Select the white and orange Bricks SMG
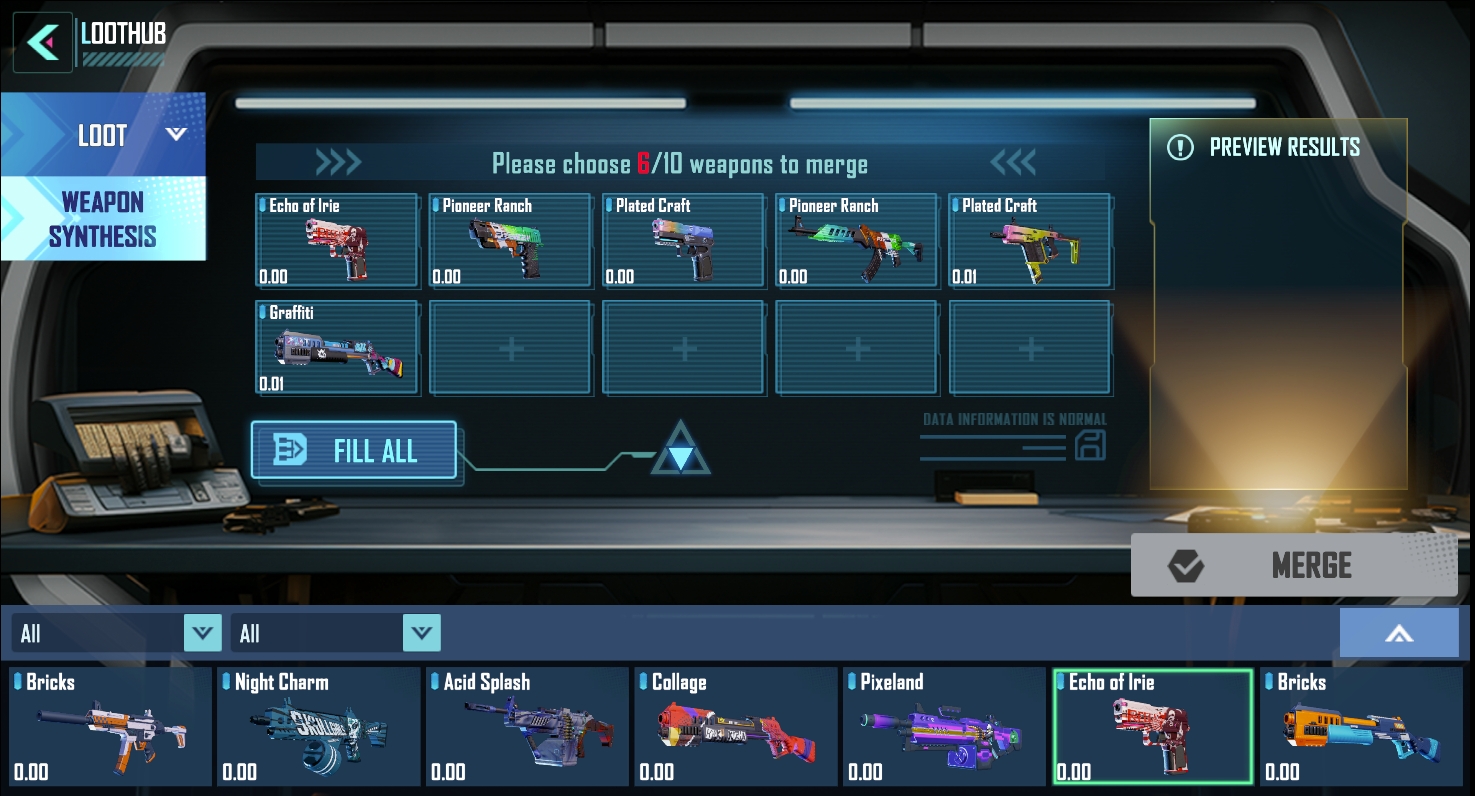The height and width of the screenshot is (796, 1475). (110, 727)
